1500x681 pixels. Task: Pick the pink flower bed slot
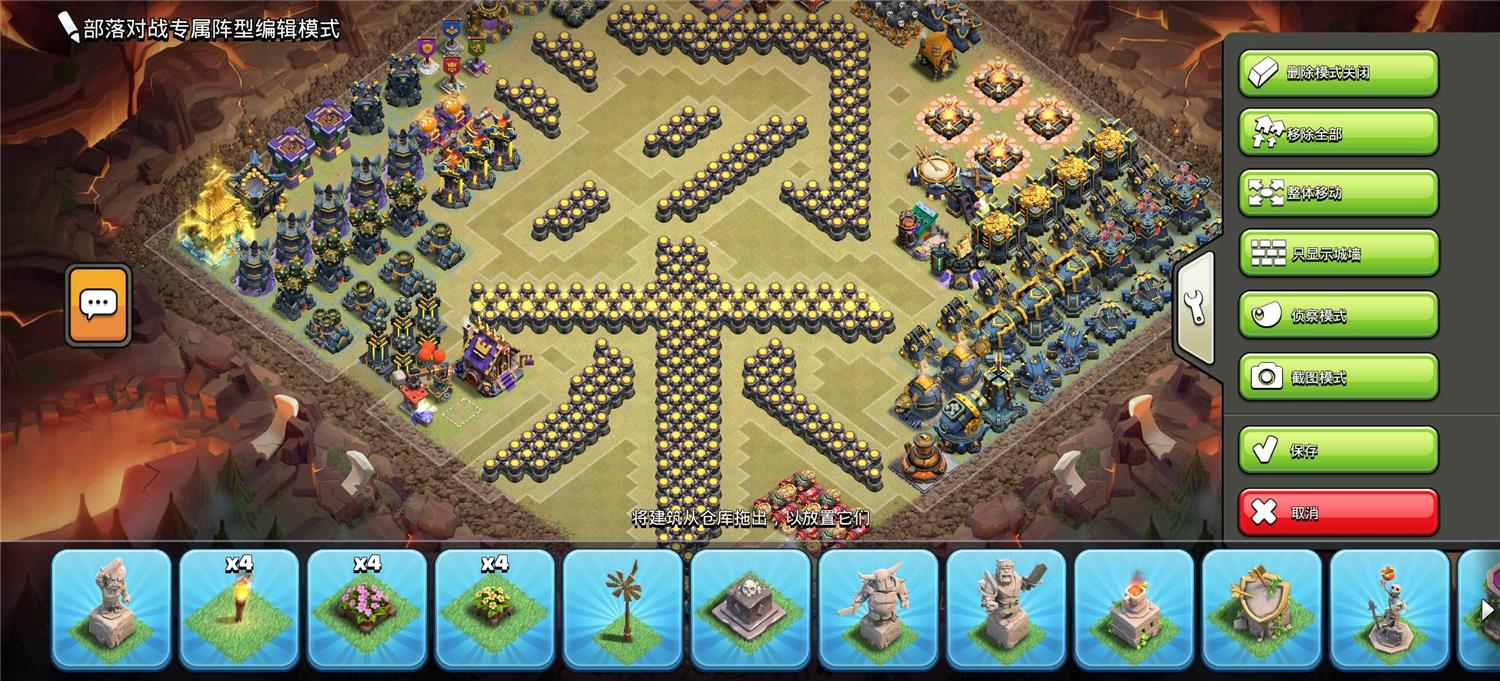tap(367, 609)
